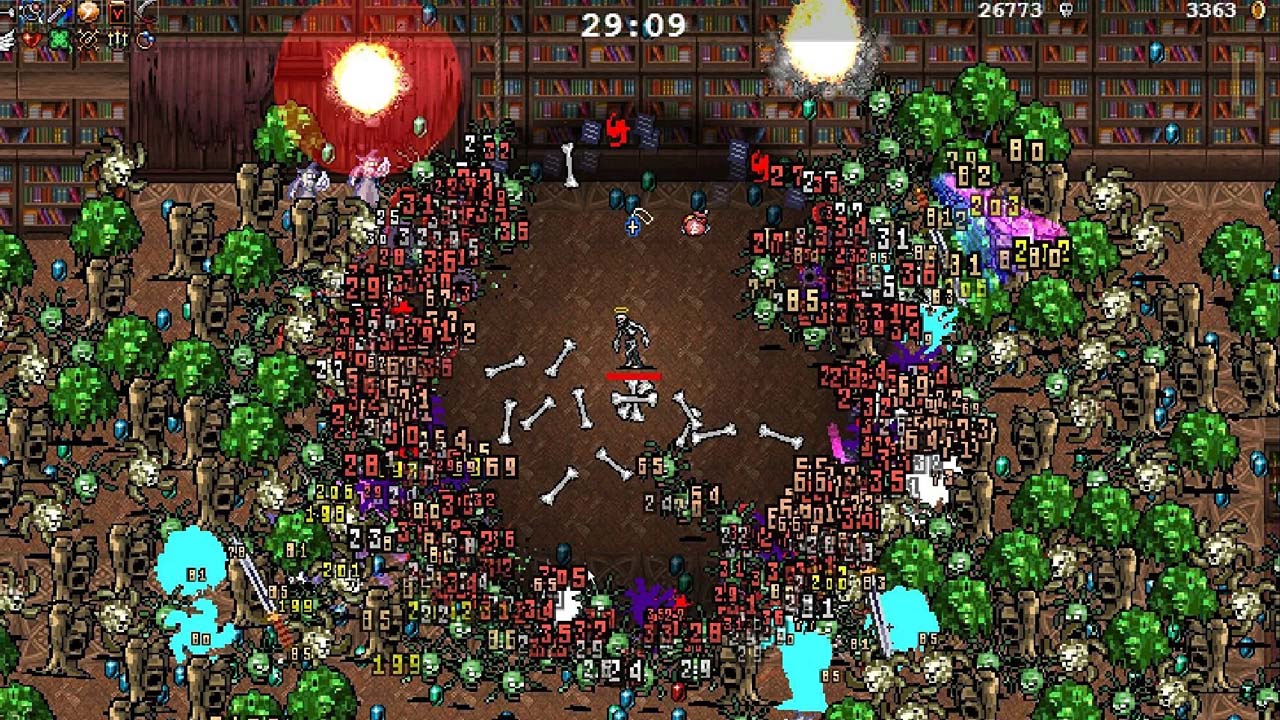Click the Duplicator ring passive icon
The height and width of the screenshot is (720, 1280).
click(147, 40)
